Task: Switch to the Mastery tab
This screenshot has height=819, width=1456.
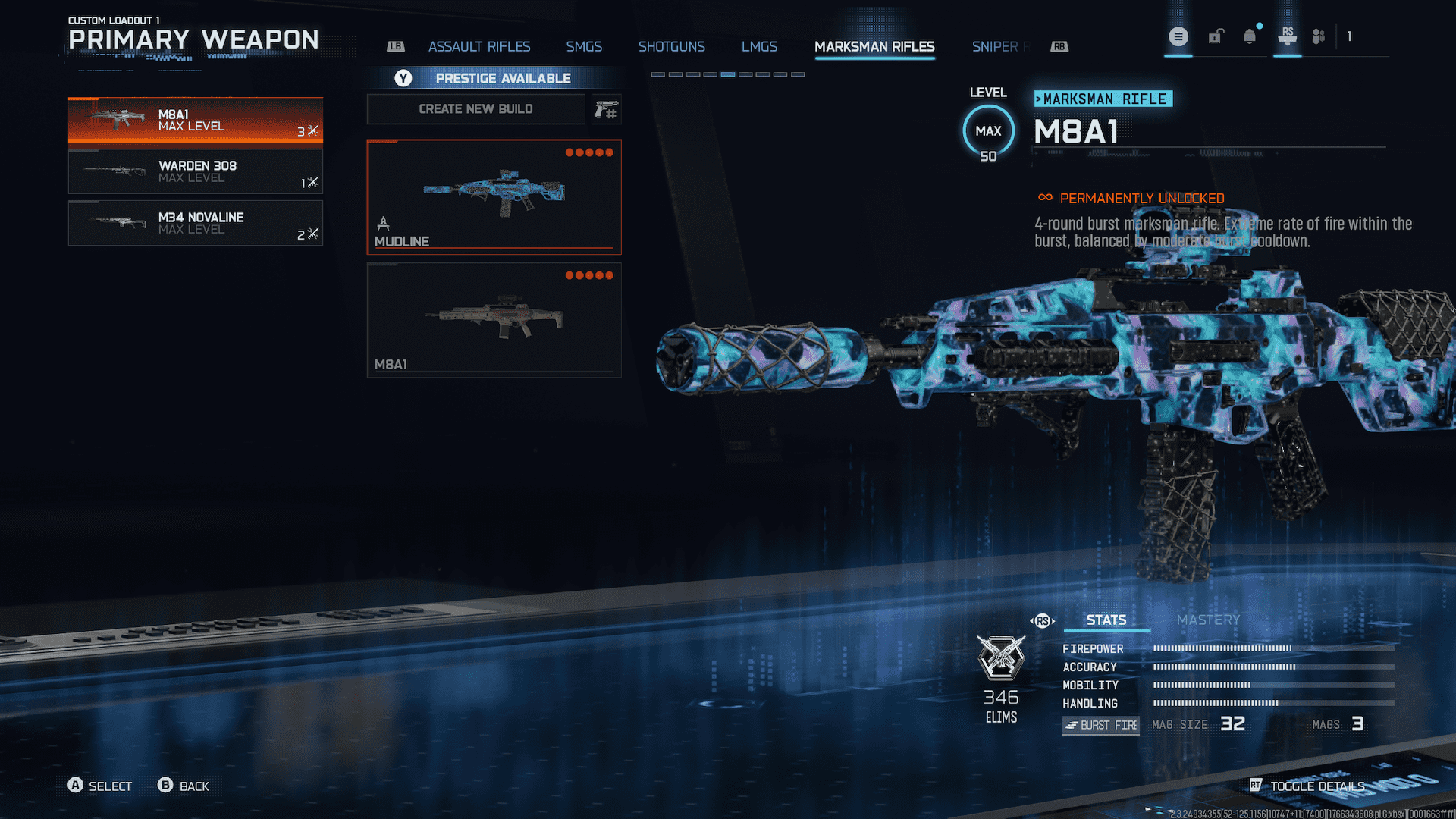Action: [1208, 620]
